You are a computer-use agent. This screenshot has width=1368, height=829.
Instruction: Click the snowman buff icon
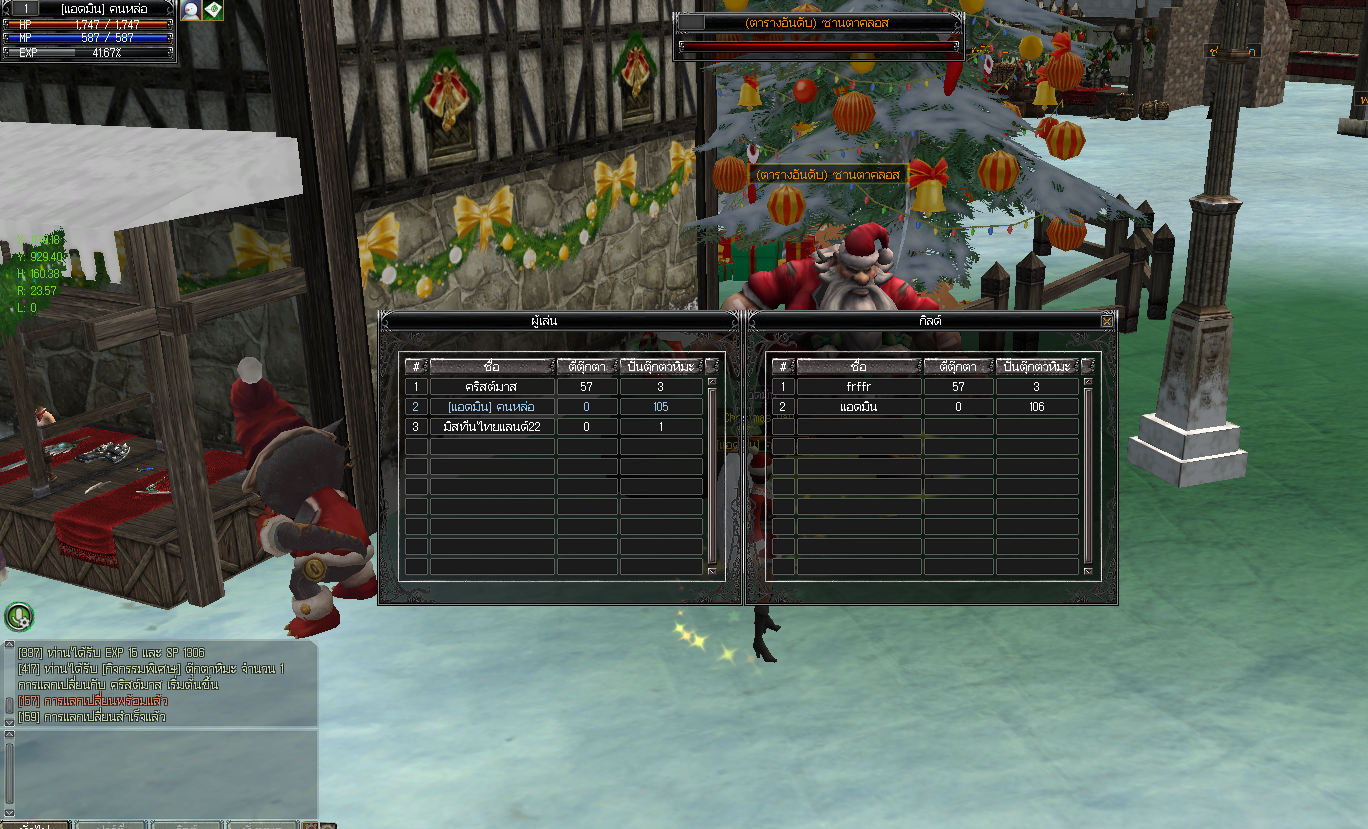click(190, 10)
